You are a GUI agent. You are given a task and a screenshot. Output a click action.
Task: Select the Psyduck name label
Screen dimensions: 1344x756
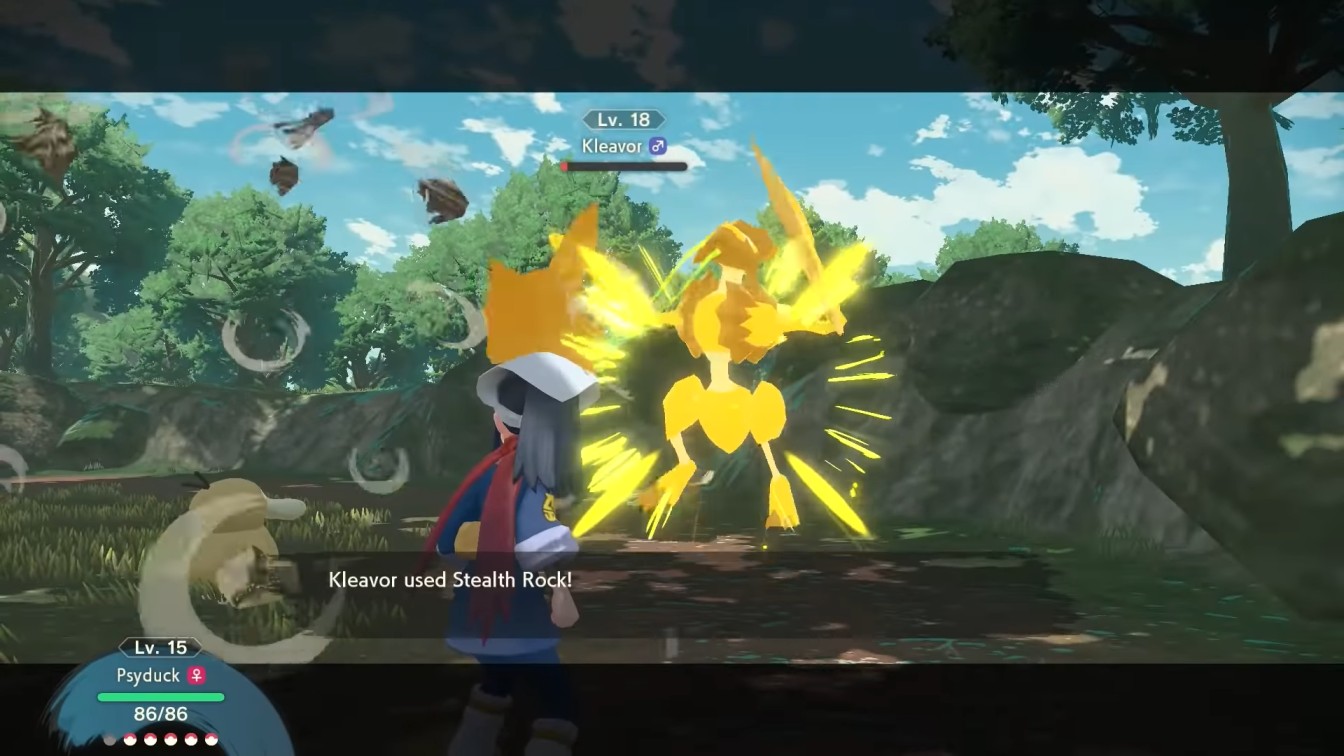point(148,675)
